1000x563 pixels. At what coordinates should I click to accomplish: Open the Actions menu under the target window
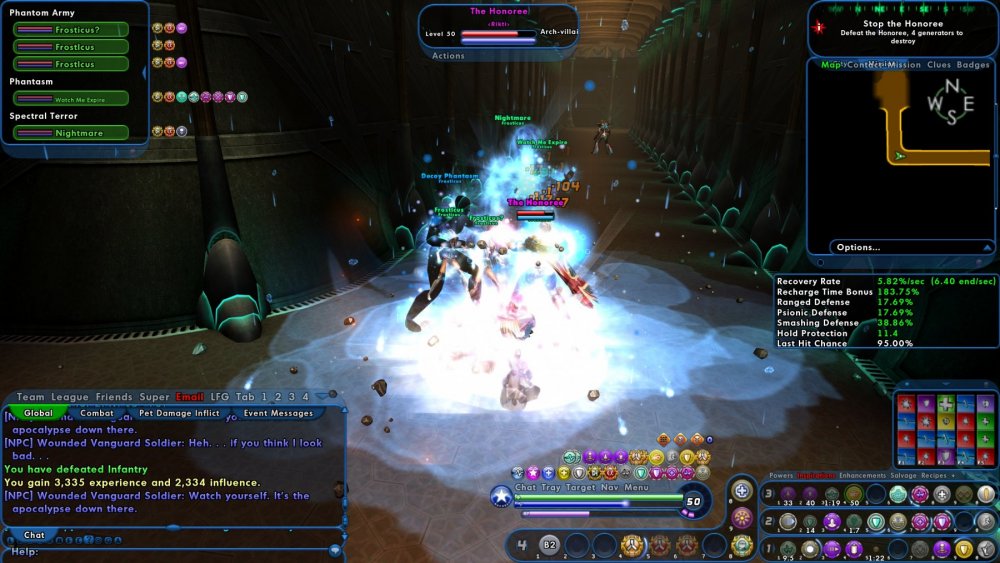[448, 56]
